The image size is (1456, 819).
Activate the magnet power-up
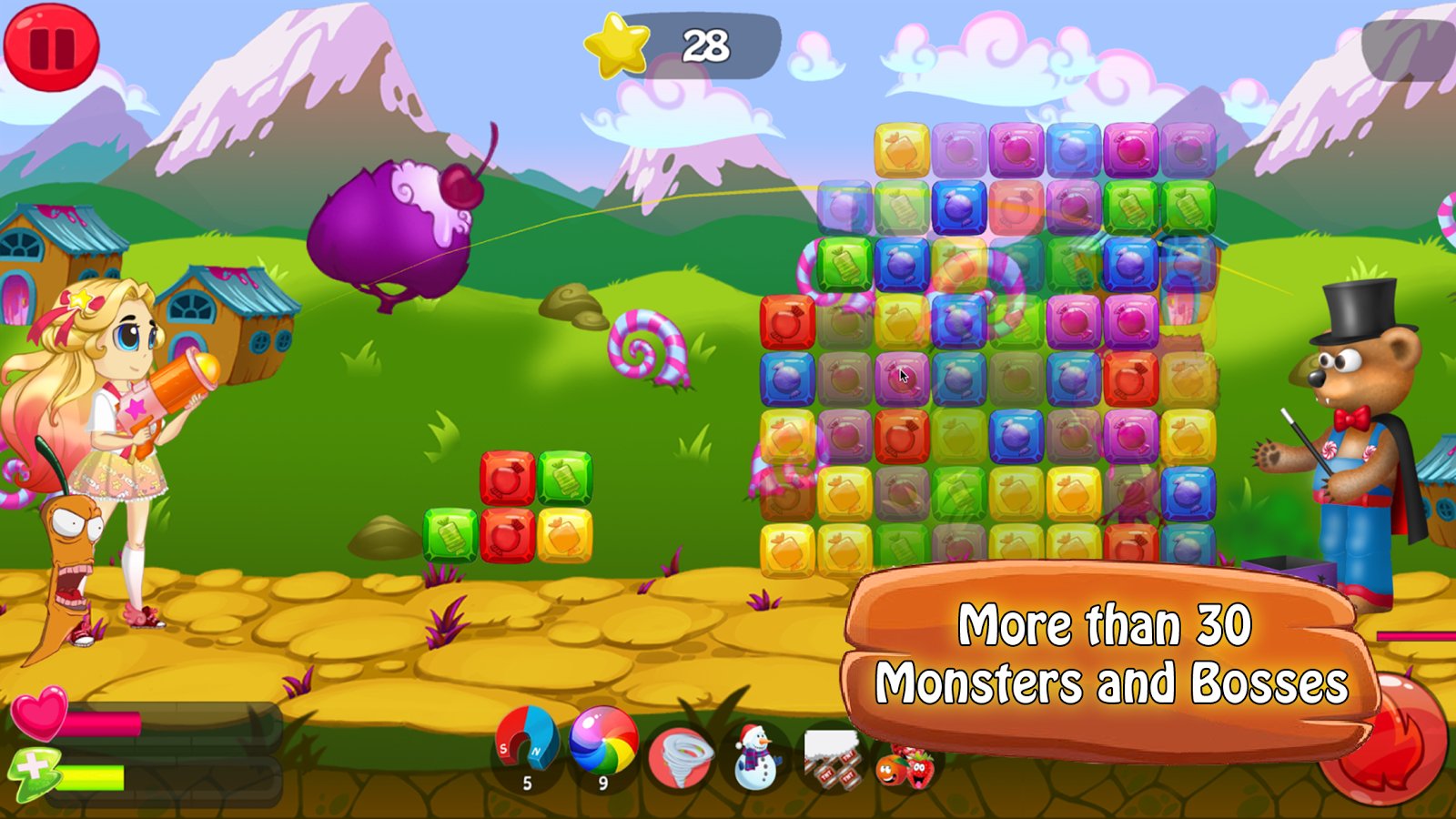(x=526, y=743)
